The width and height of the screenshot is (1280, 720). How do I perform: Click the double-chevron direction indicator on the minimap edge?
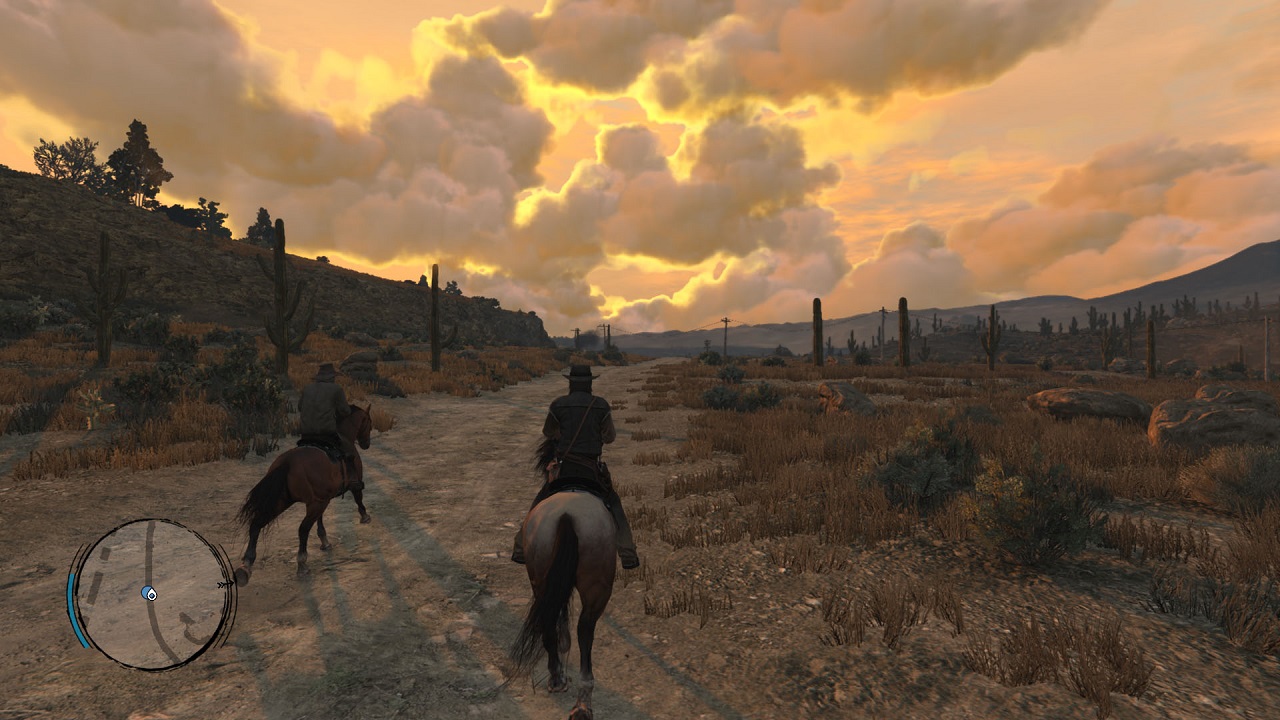click(x=224, y=583)
